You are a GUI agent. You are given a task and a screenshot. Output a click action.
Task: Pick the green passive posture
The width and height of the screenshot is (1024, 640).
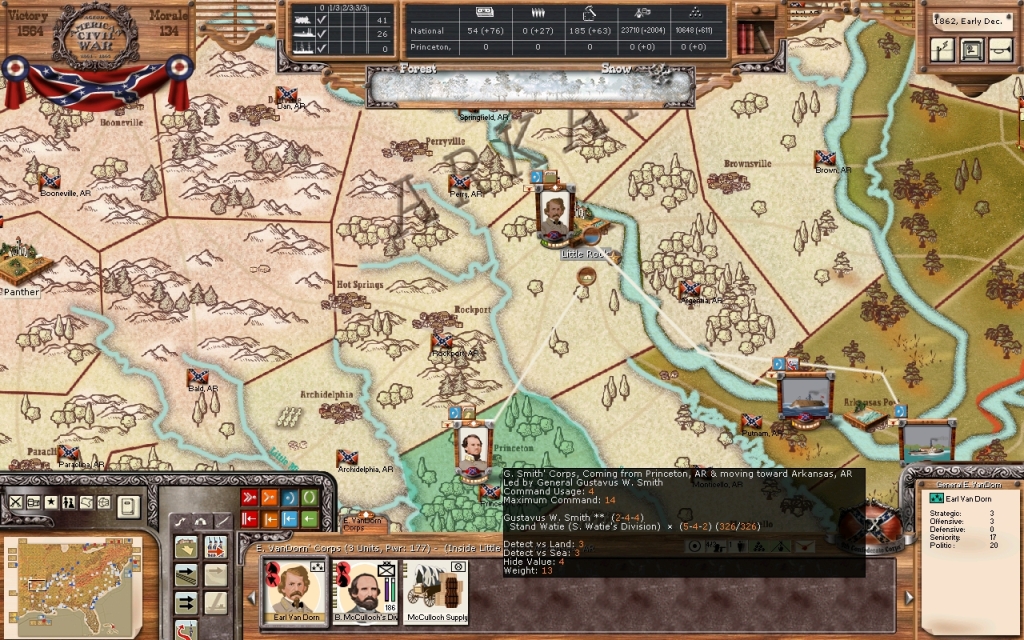point(310,498)
